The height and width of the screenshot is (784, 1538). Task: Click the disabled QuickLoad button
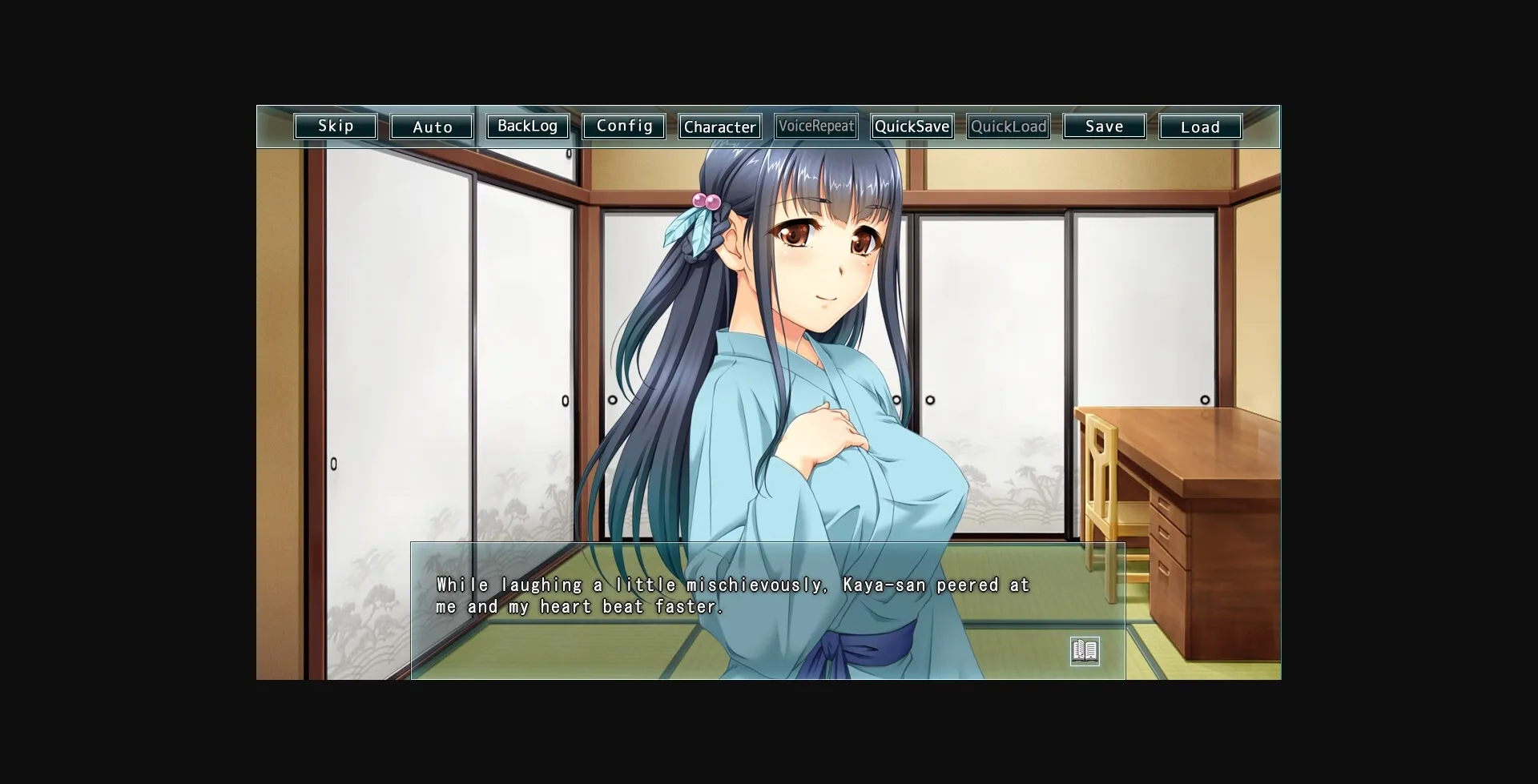tap(1008, 126)
